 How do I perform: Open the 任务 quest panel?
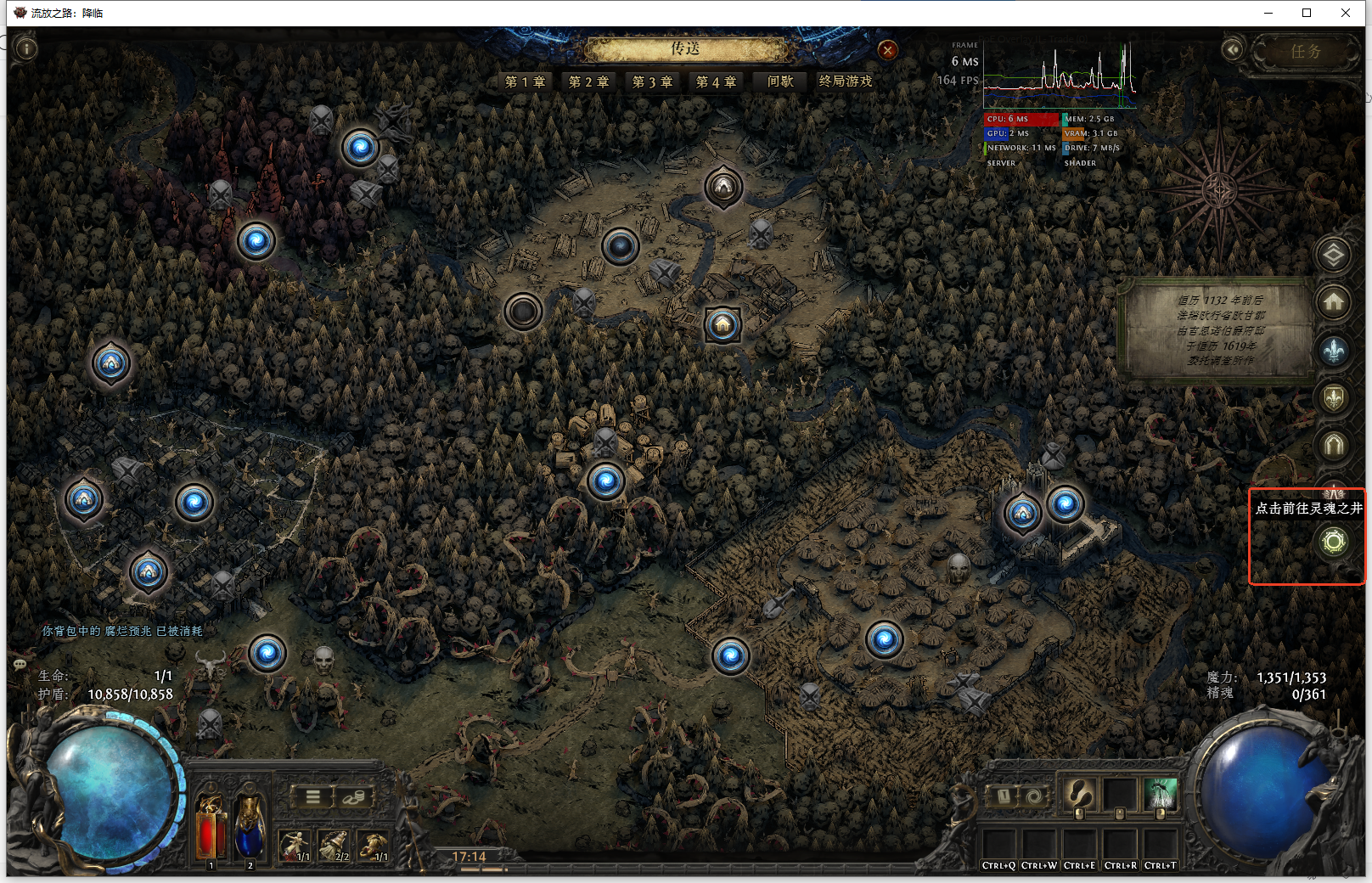[1305, 52]
